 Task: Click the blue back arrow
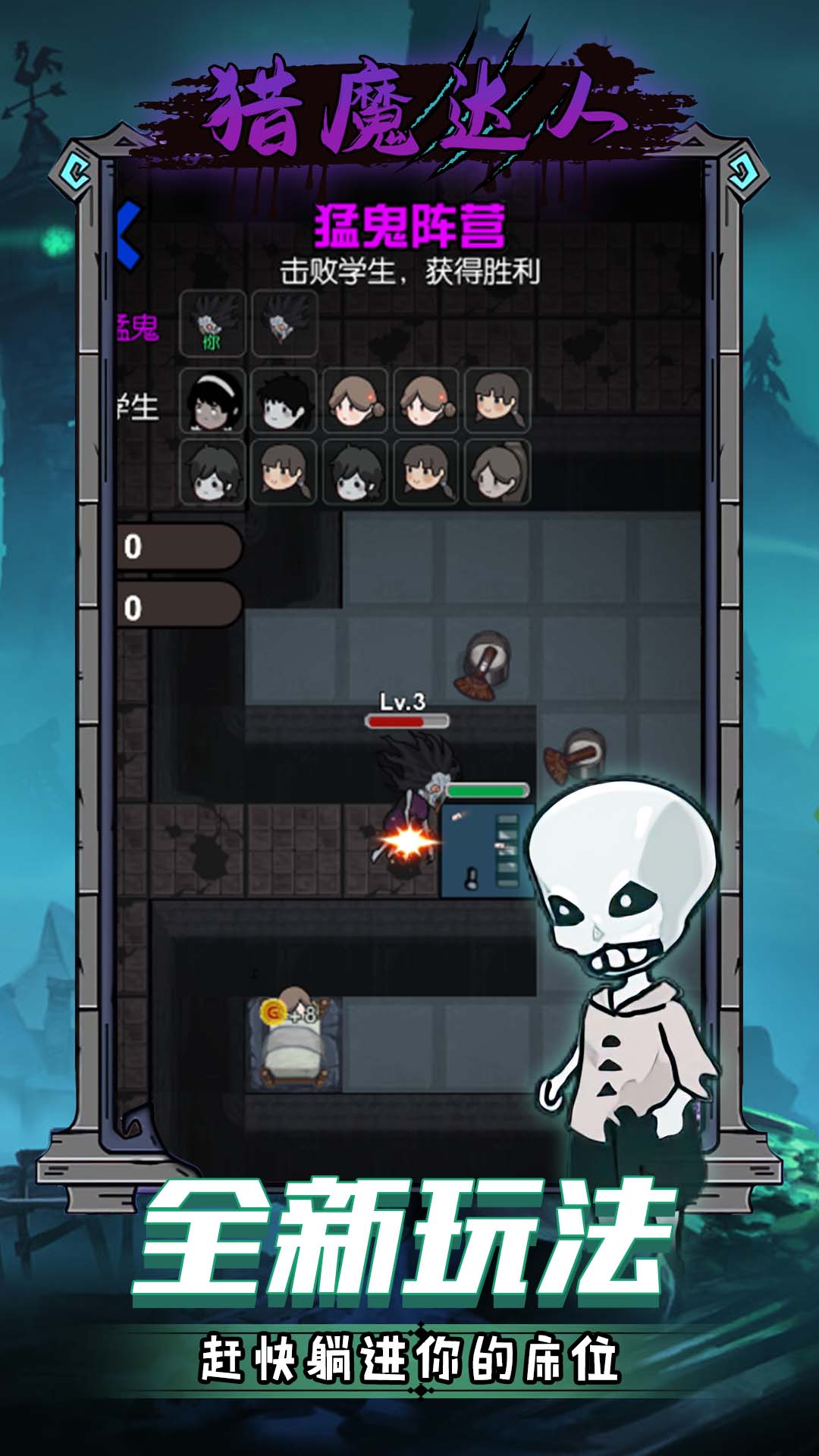point(130,235)
